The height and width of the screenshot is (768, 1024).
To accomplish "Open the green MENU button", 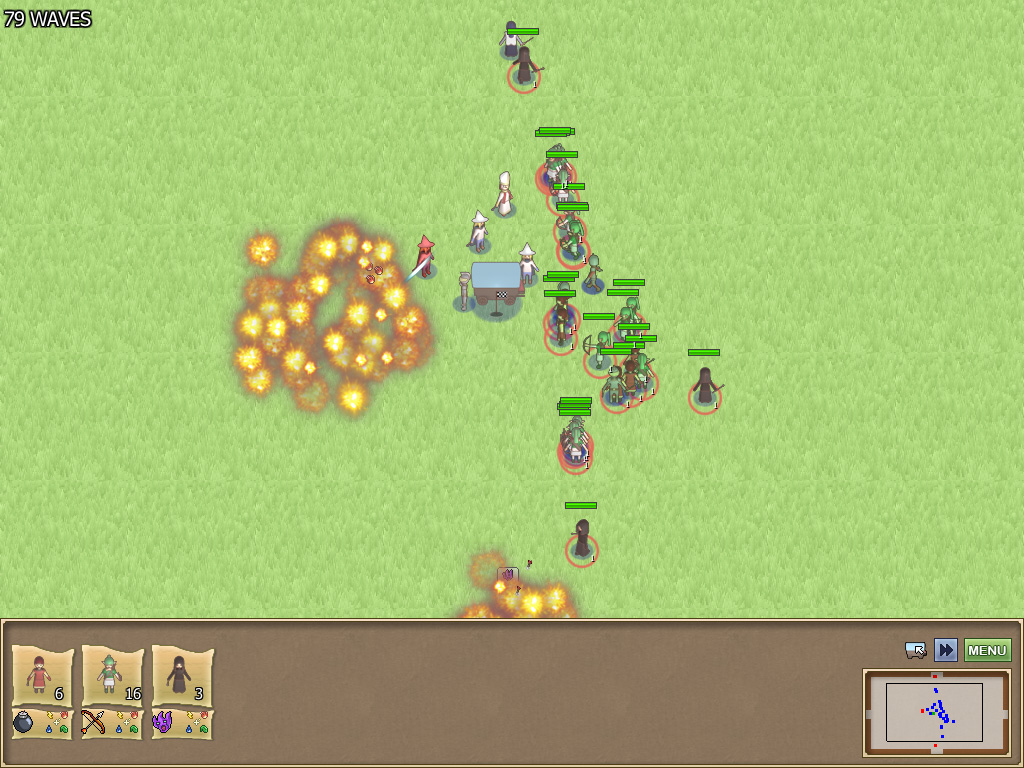I will click(987, 650).
